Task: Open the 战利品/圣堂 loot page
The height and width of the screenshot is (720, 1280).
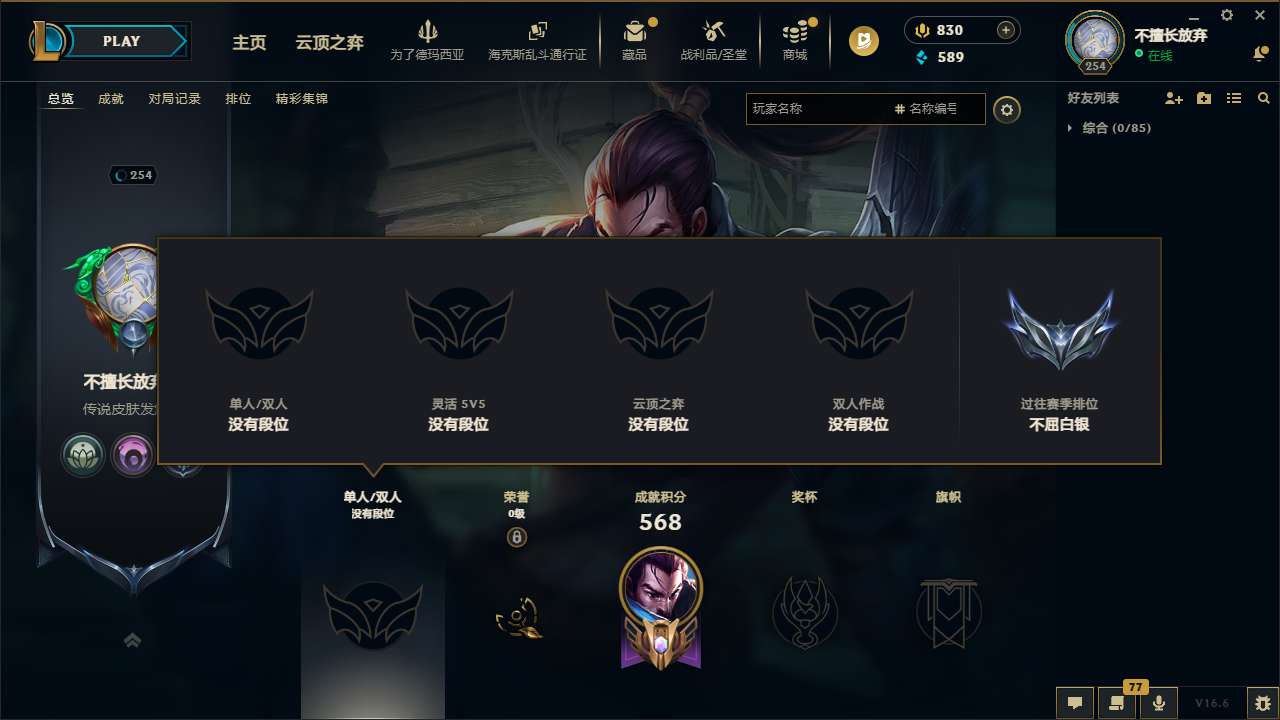Action: click(713, 40)
